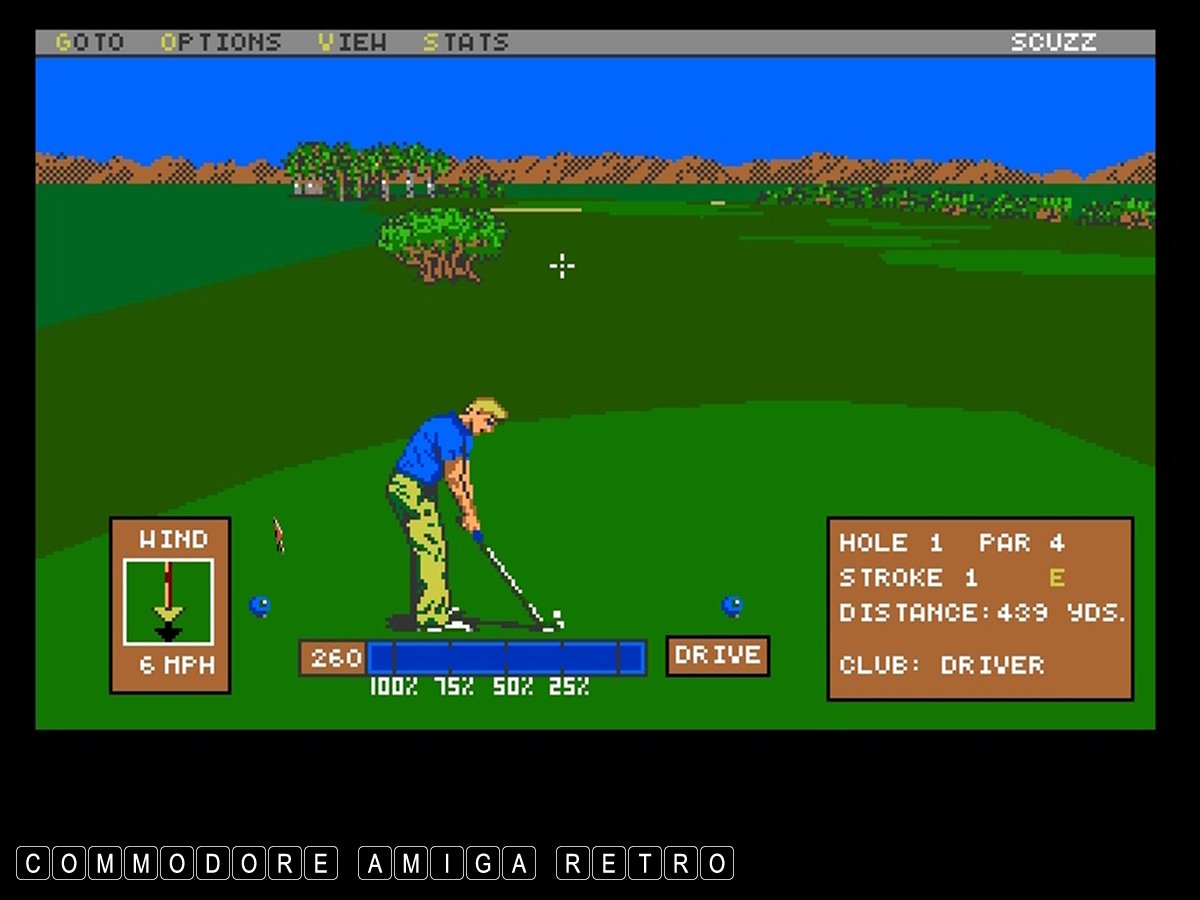
Task: Click the WIND direction indicator panel
Action: (x=169, y=603)
